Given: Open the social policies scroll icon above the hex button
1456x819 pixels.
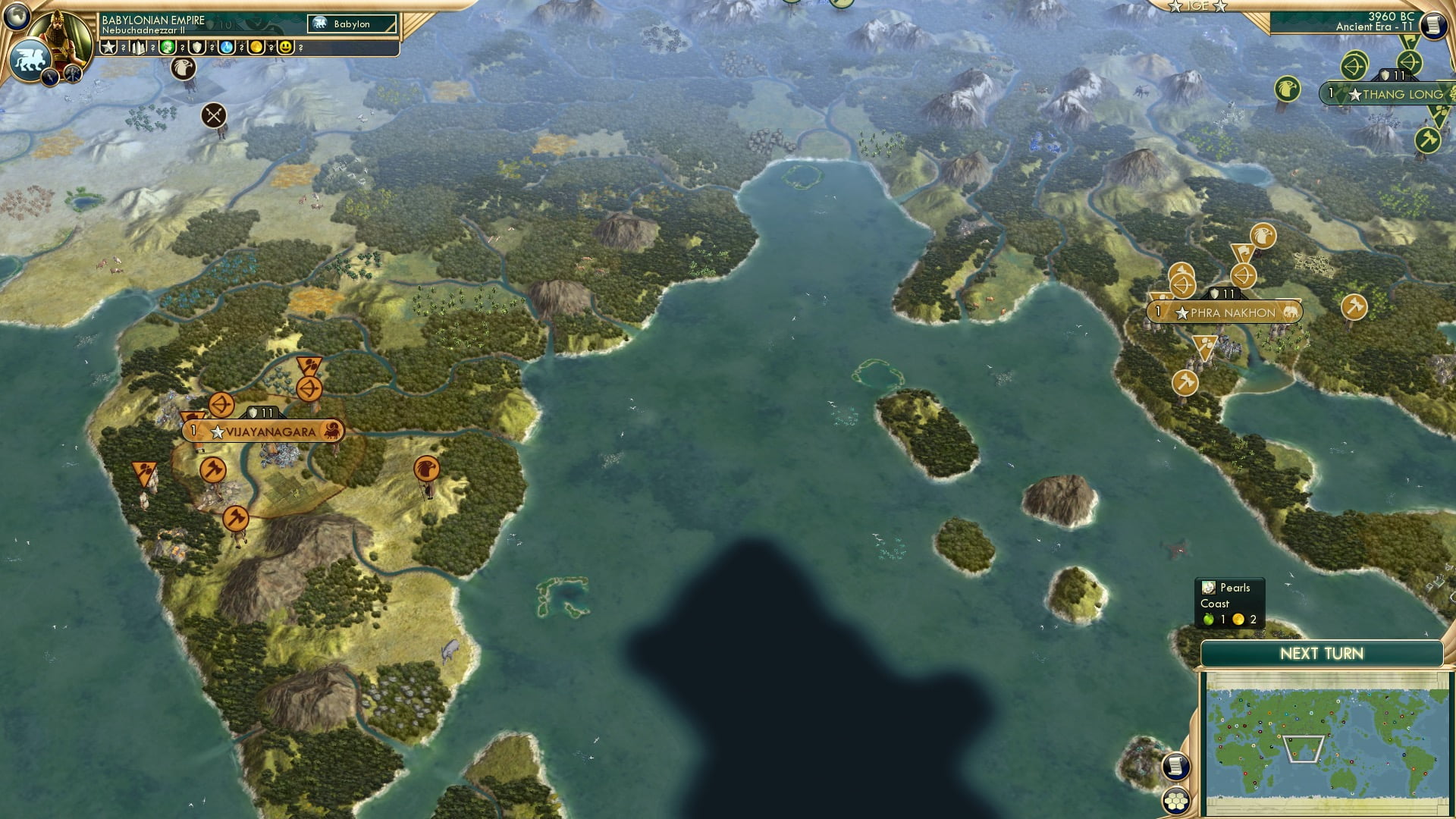Looking at the screenshot, I should point(1176,766).
